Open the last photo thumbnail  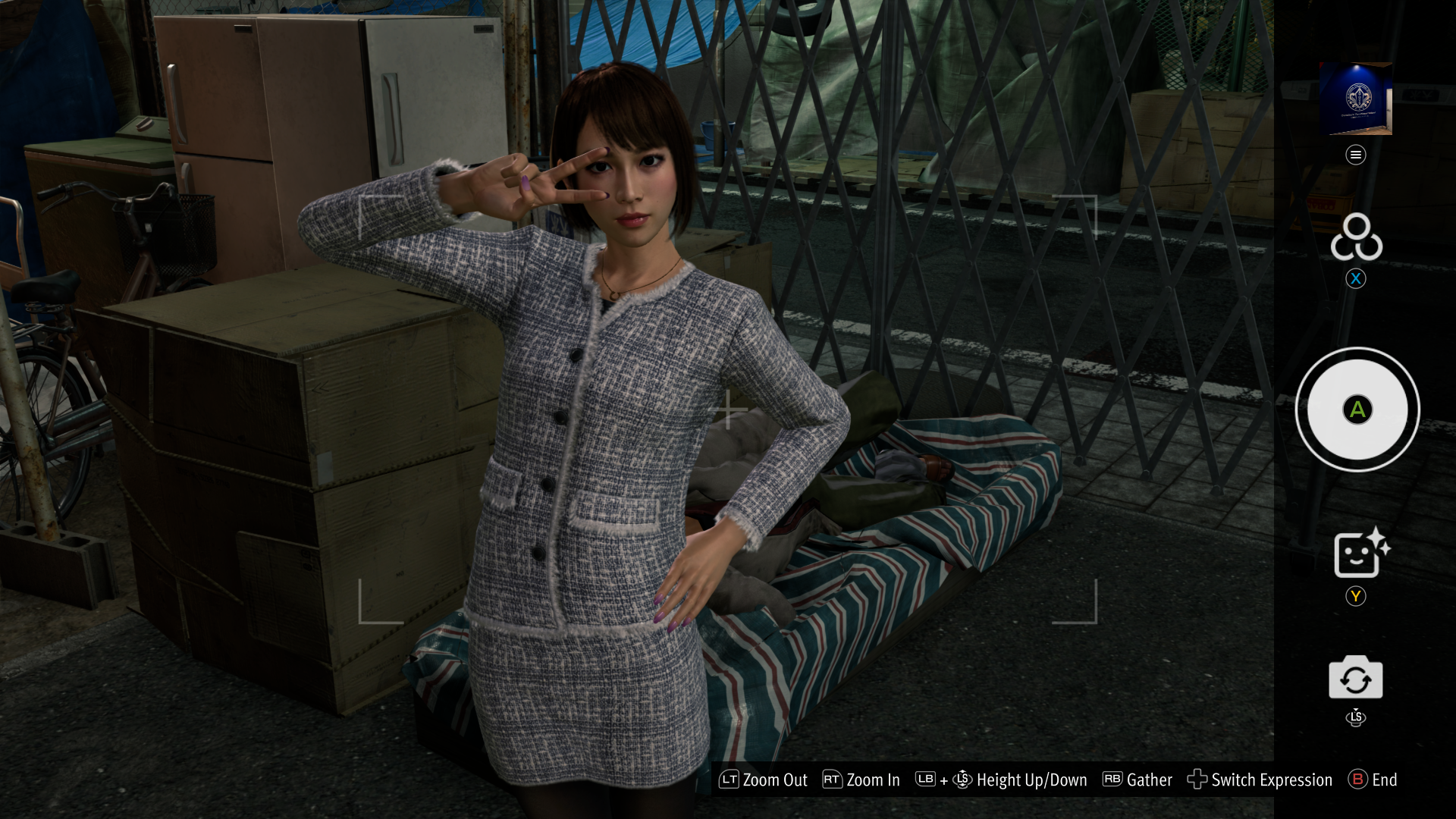coord(1356,99)
